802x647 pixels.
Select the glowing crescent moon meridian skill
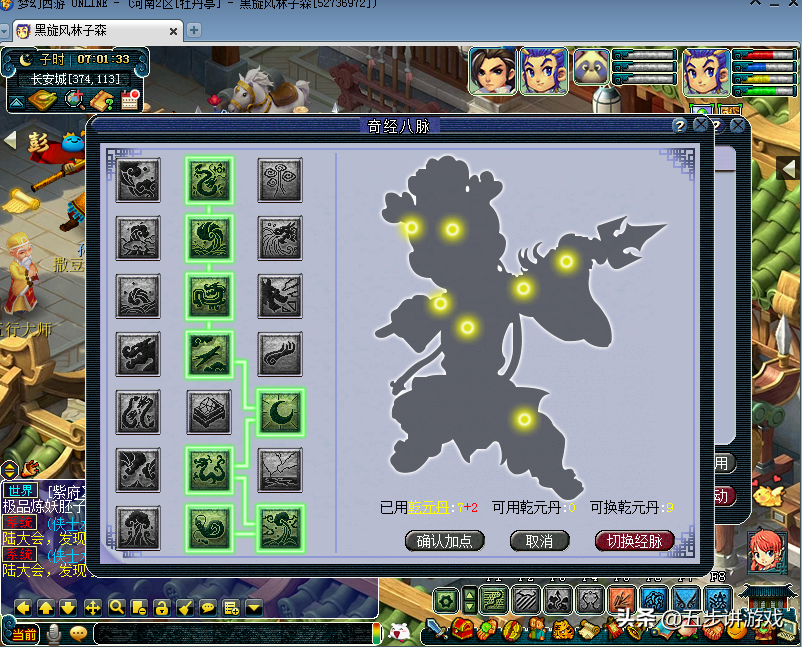click(280, 411)
